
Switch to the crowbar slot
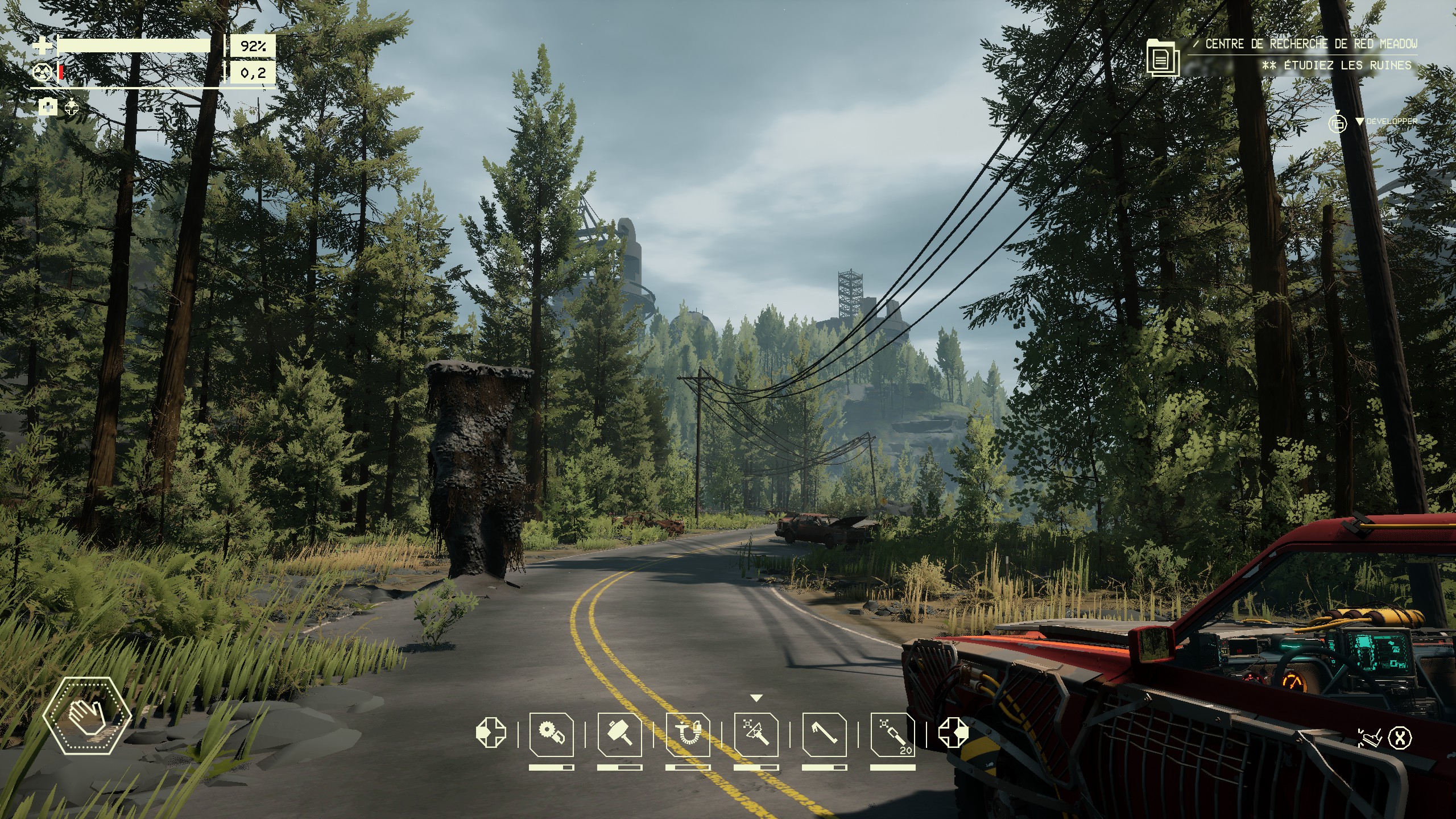(x=824, y=734)
